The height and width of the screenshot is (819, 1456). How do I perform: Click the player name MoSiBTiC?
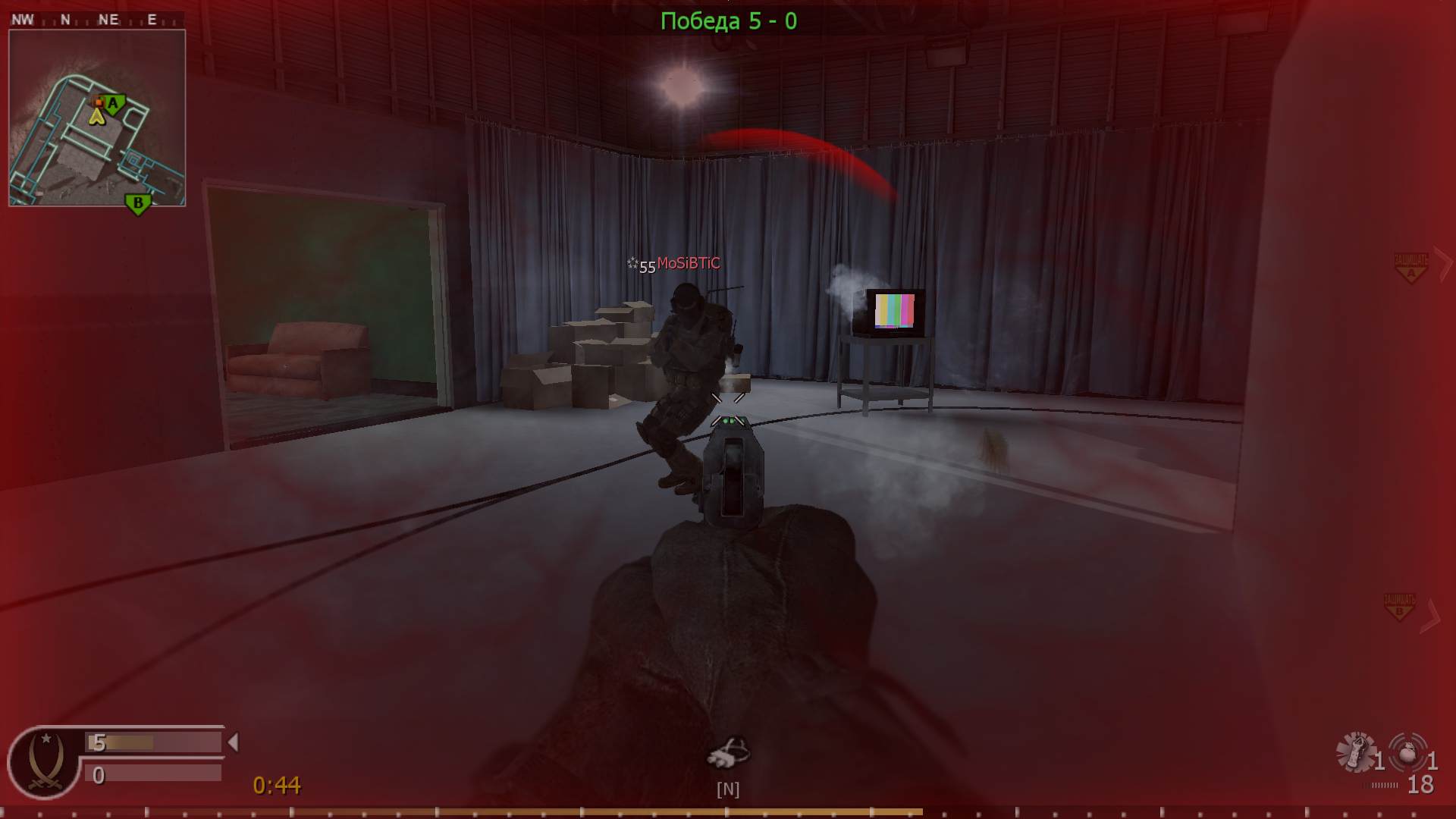tap(687, 263)
